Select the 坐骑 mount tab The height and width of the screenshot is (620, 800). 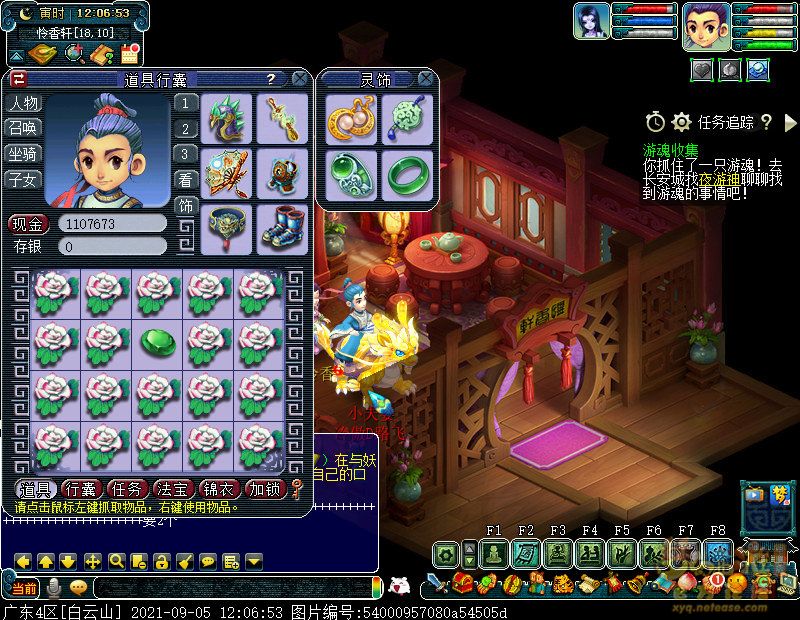(x=23, y=154)
